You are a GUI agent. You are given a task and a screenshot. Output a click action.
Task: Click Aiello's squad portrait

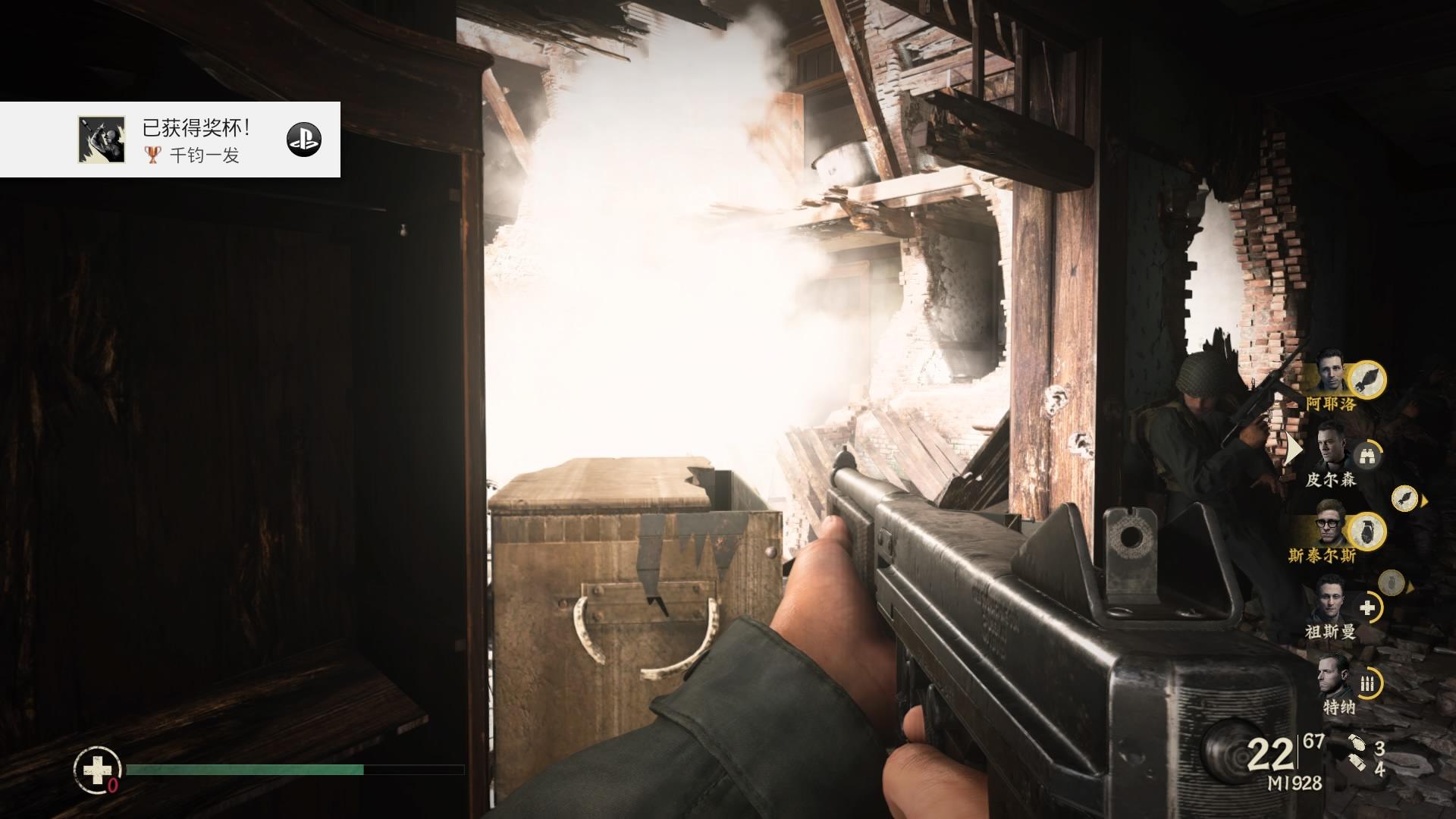(x=1330, y=372)
